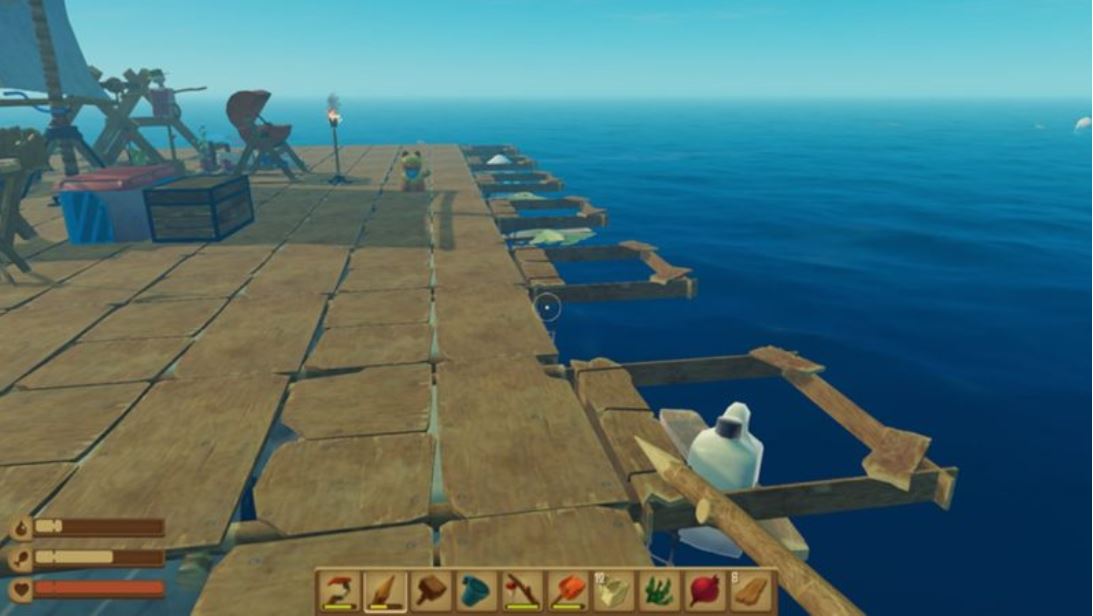Pick the pale block stack of twelve

[614, 591]
